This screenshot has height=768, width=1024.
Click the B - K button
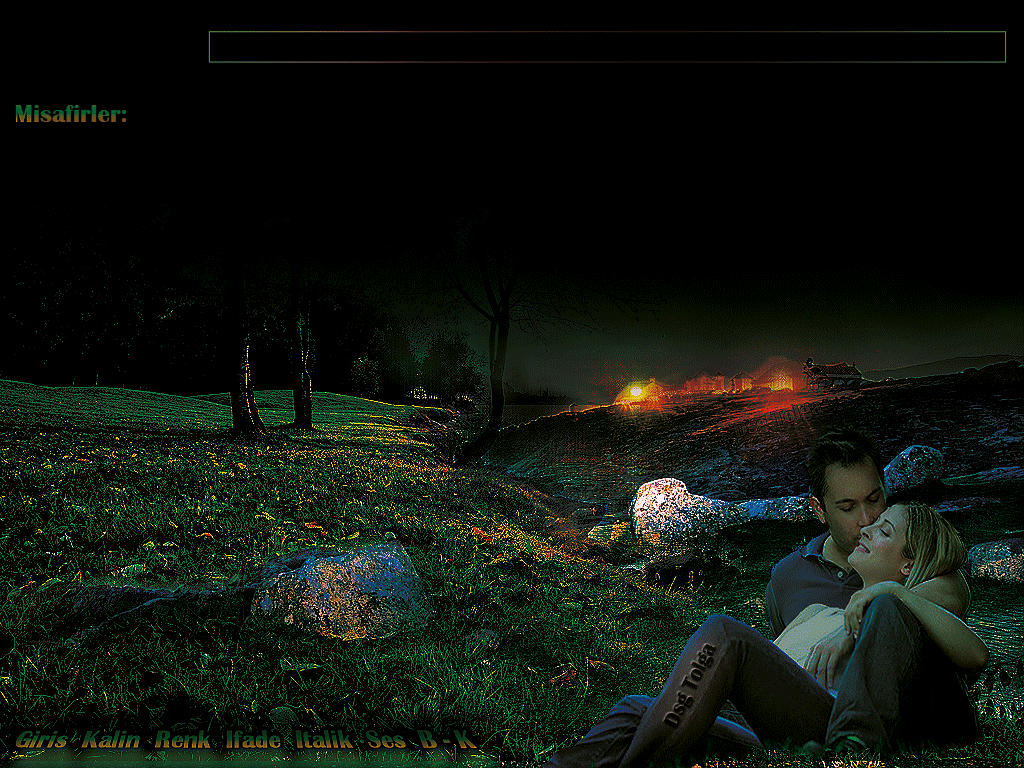(445, 741)
